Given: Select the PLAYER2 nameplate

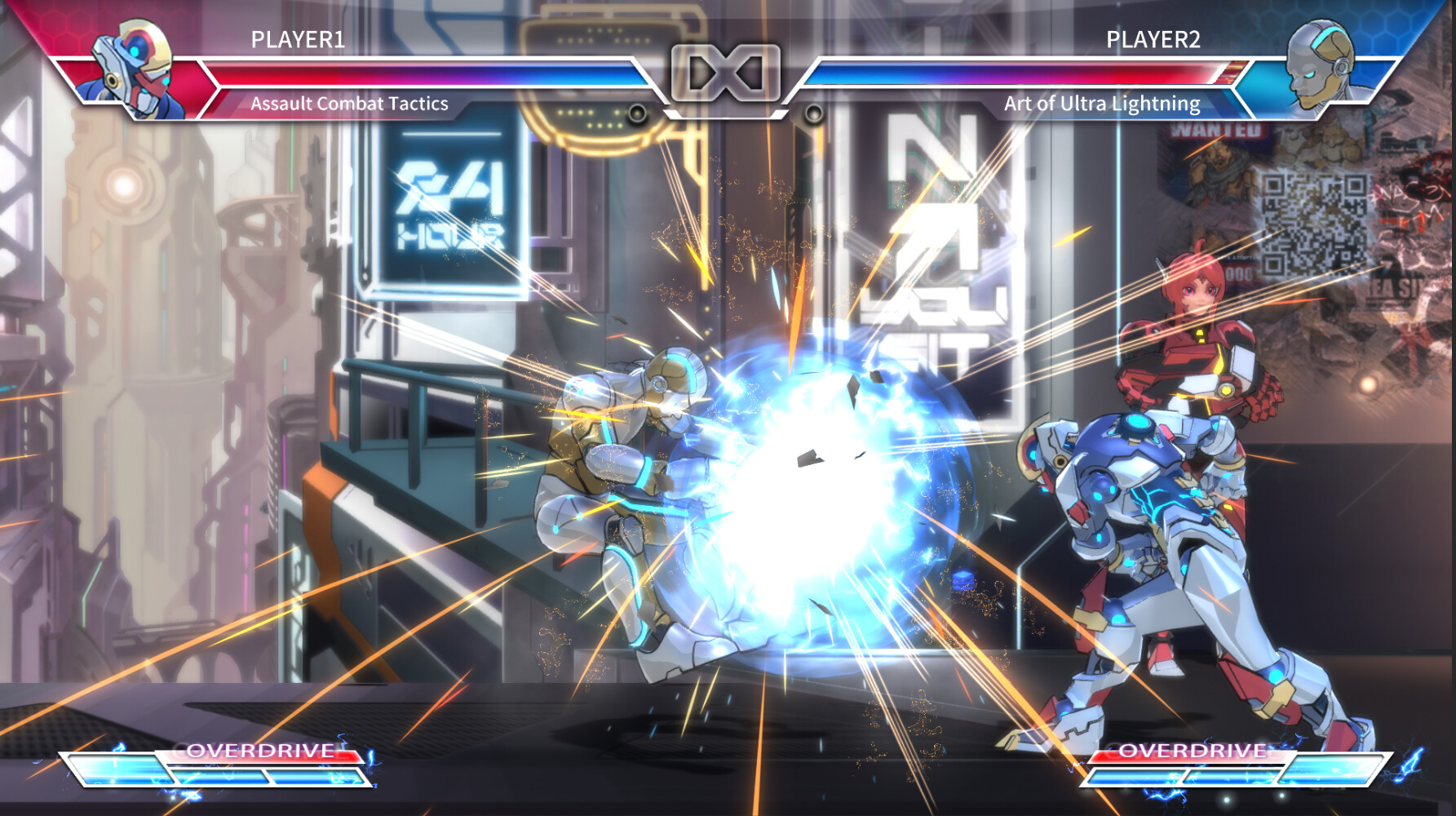Looking at the screenshot, I should coord(1153,38).
